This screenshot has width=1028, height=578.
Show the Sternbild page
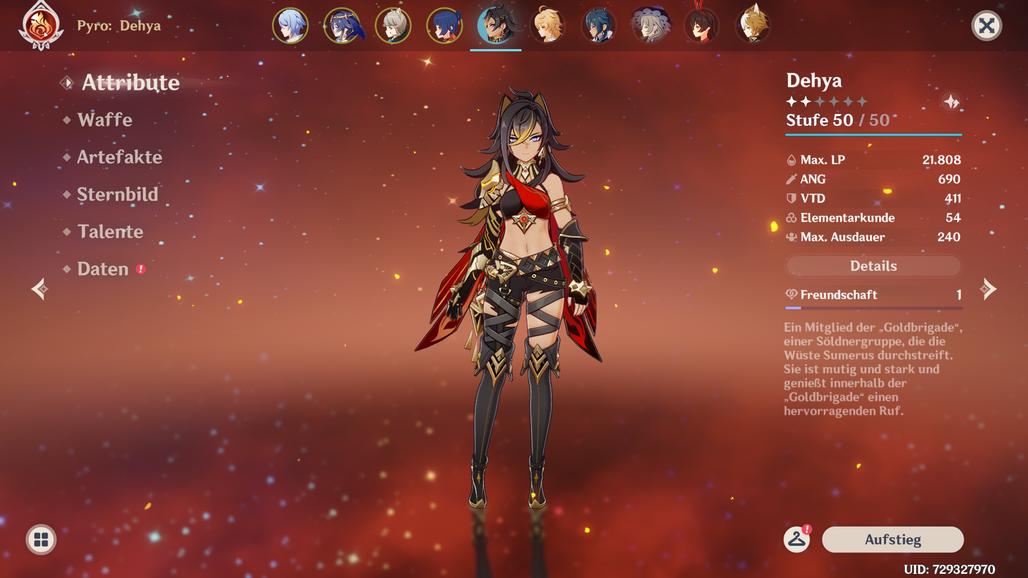coord(117,195)
